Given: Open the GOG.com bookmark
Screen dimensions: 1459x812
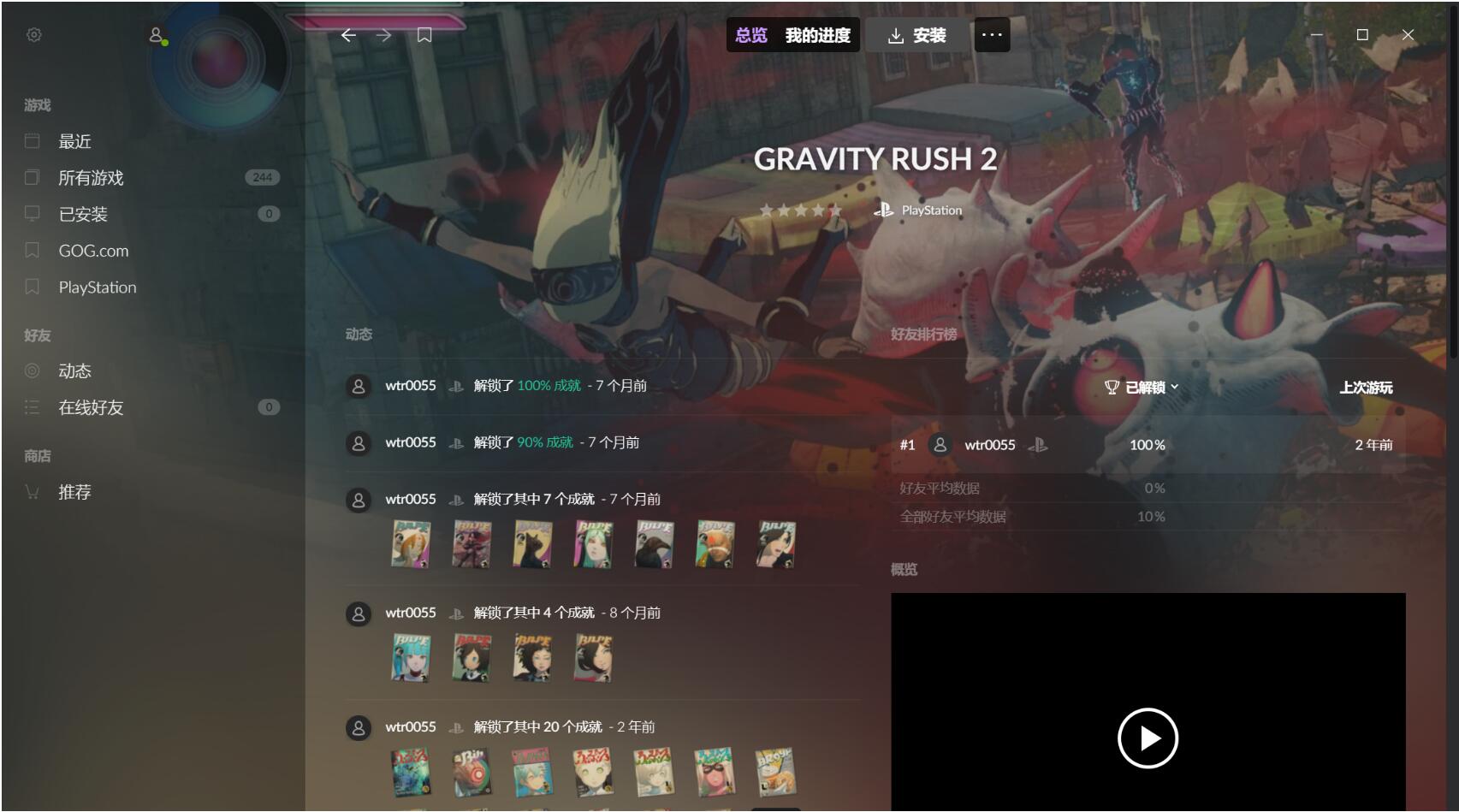Looking at the screenshot, I should [x=93, y=251].
